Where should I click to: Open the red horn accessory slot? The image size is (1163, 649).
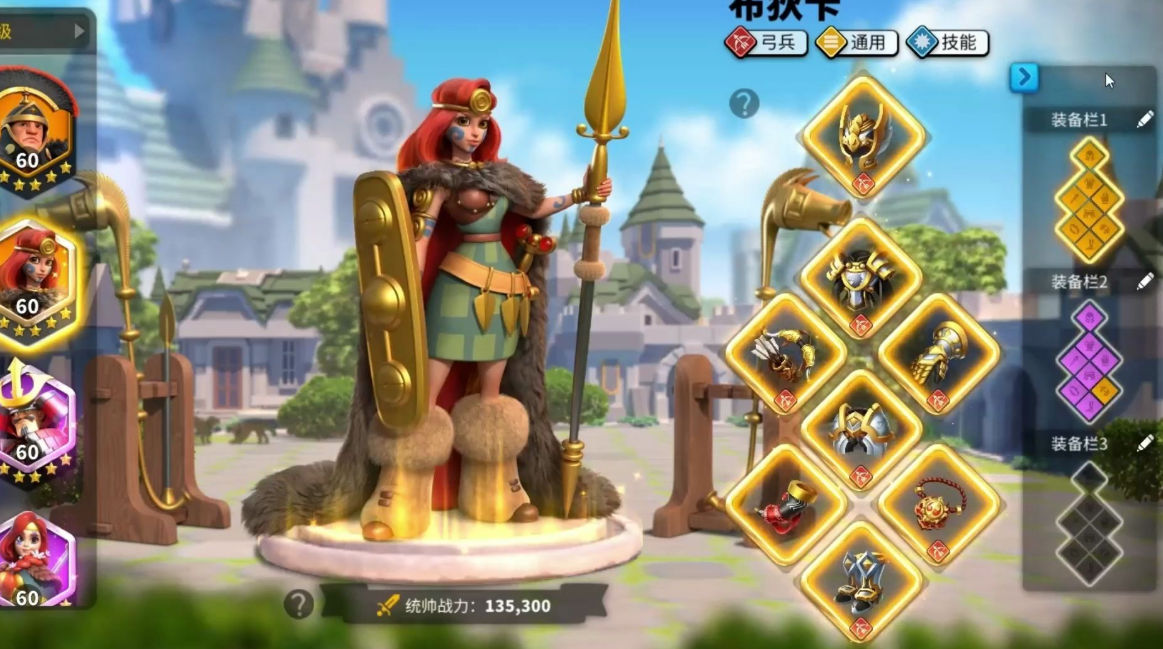[785, 506]
